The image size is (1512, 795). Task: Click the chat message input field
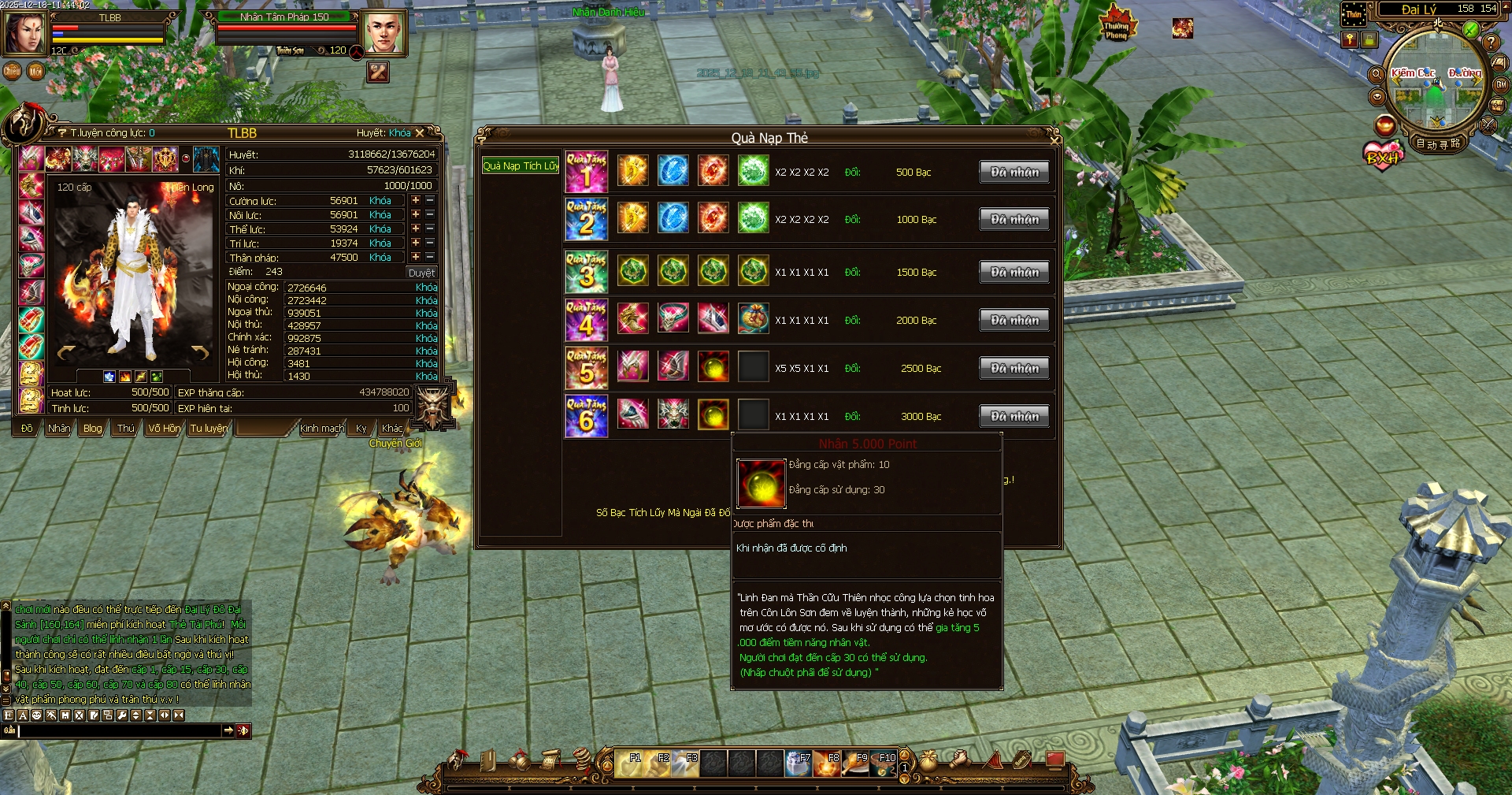point(120,731)
